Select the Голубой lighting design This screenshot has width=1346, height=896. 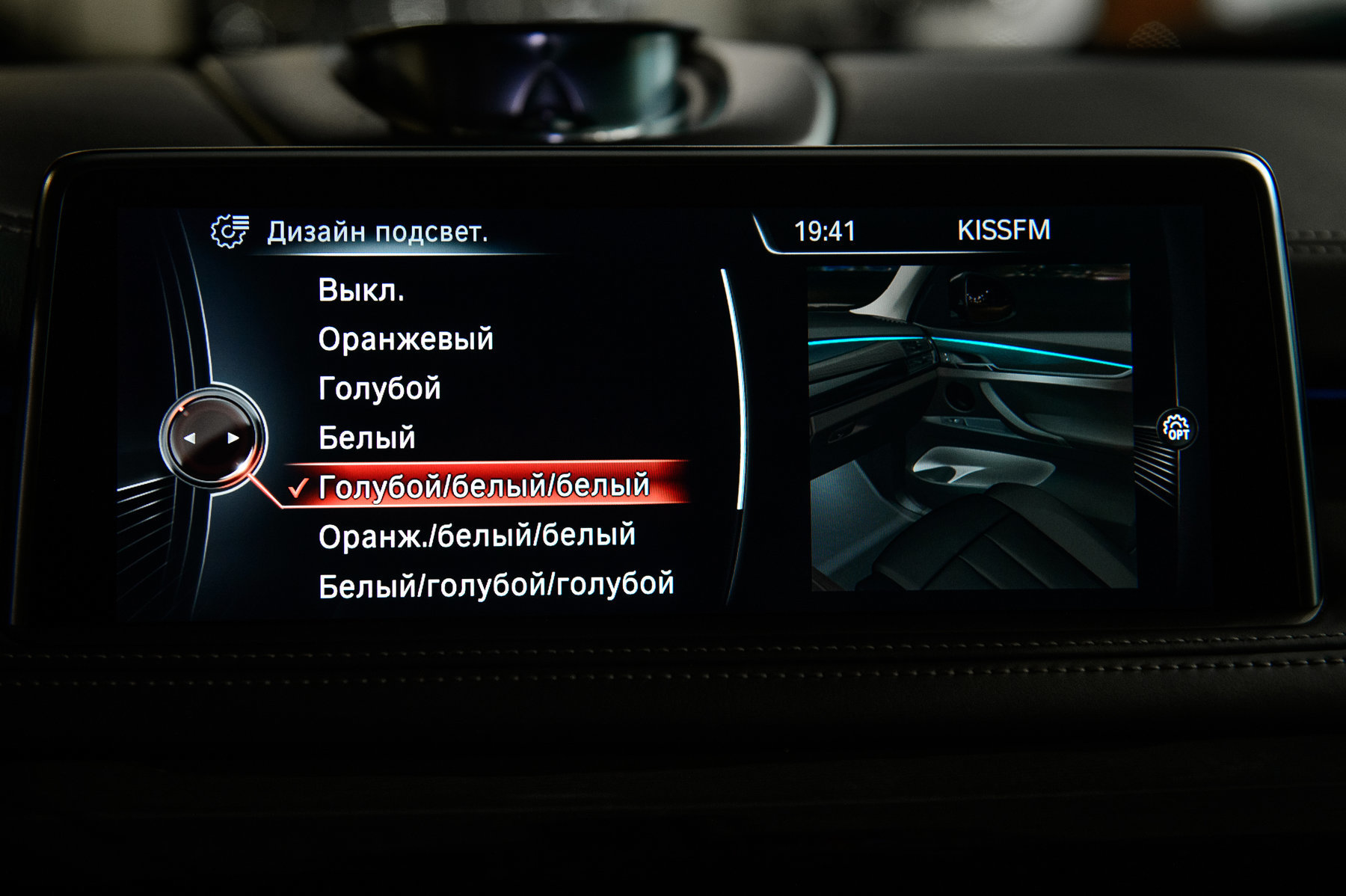[380, 389]
